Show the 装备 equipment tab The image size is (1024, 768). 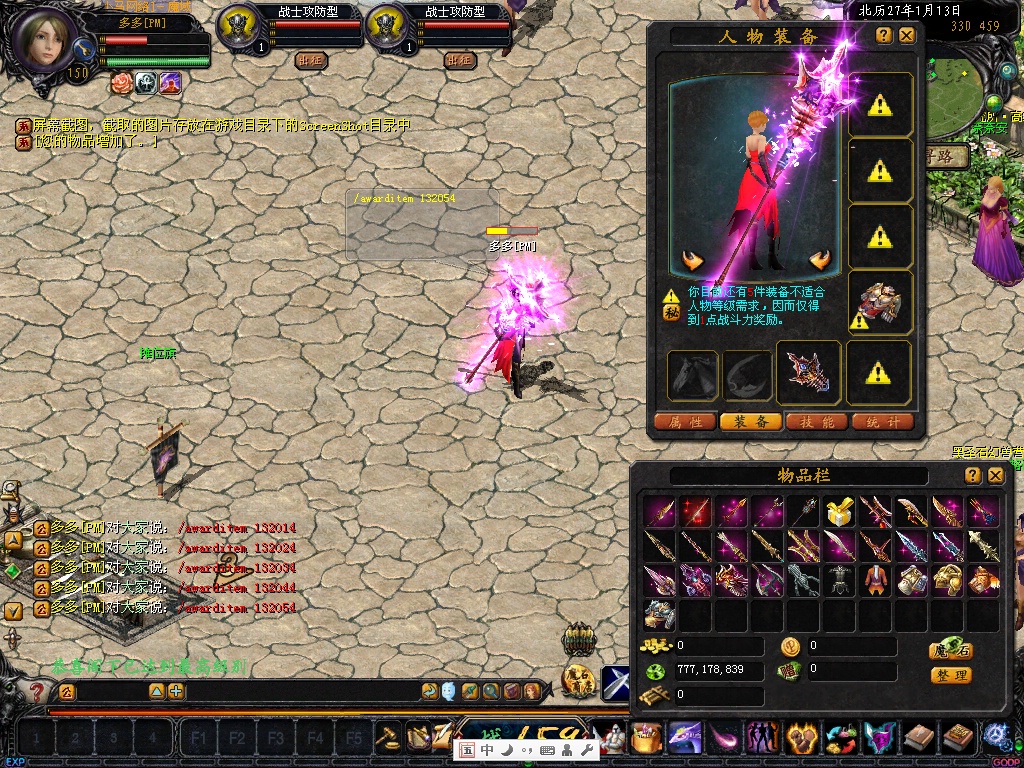pos(751,422)
